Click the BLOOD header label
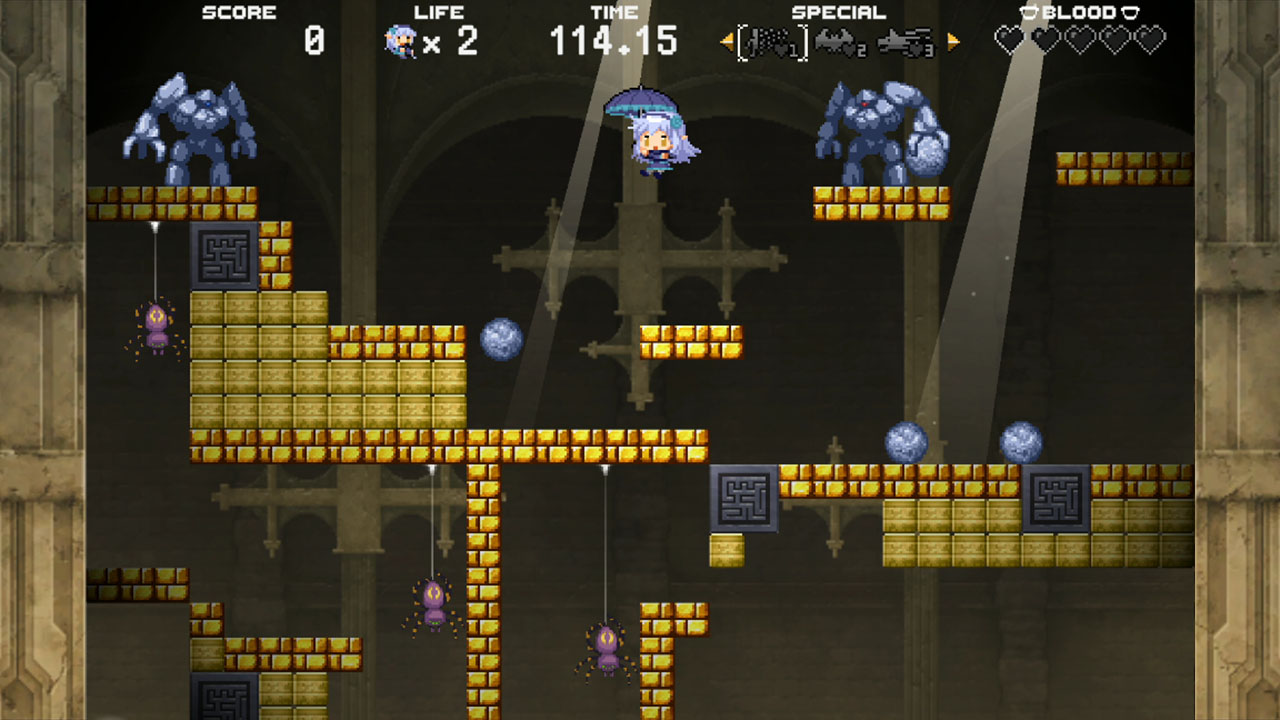Image resolution: width=1280 pixels, height=720 pixels. tap(1079, 12)
